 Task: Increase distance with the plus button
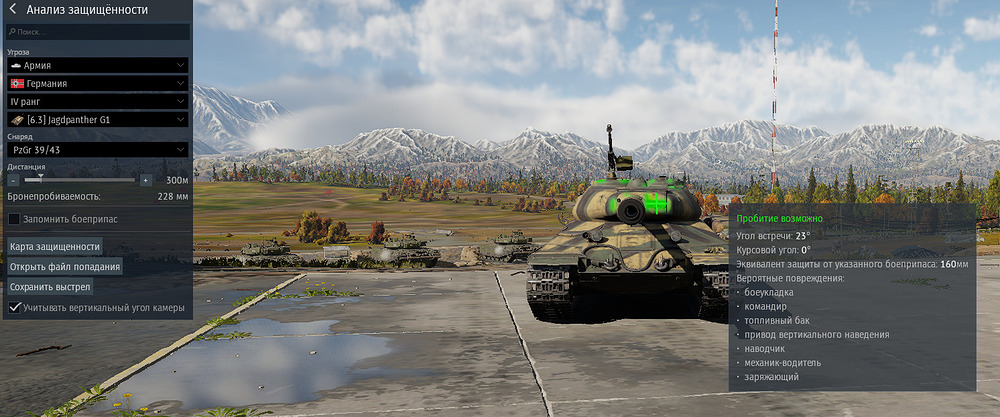pos(146,180)
